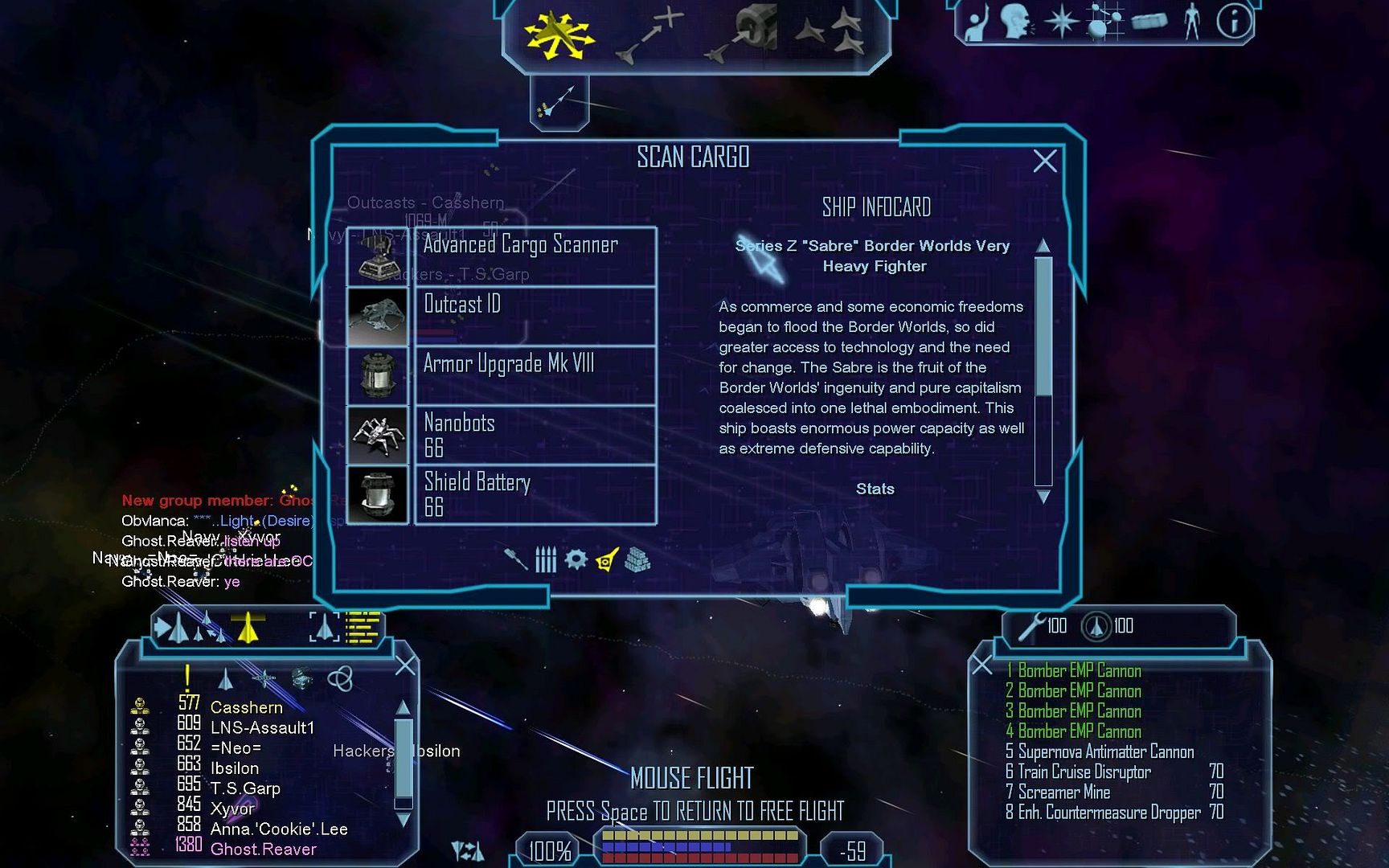This screenshot has width=1389, height=868.
Task: Activate the dock maneuver icon
Action: tap(743, 35)
